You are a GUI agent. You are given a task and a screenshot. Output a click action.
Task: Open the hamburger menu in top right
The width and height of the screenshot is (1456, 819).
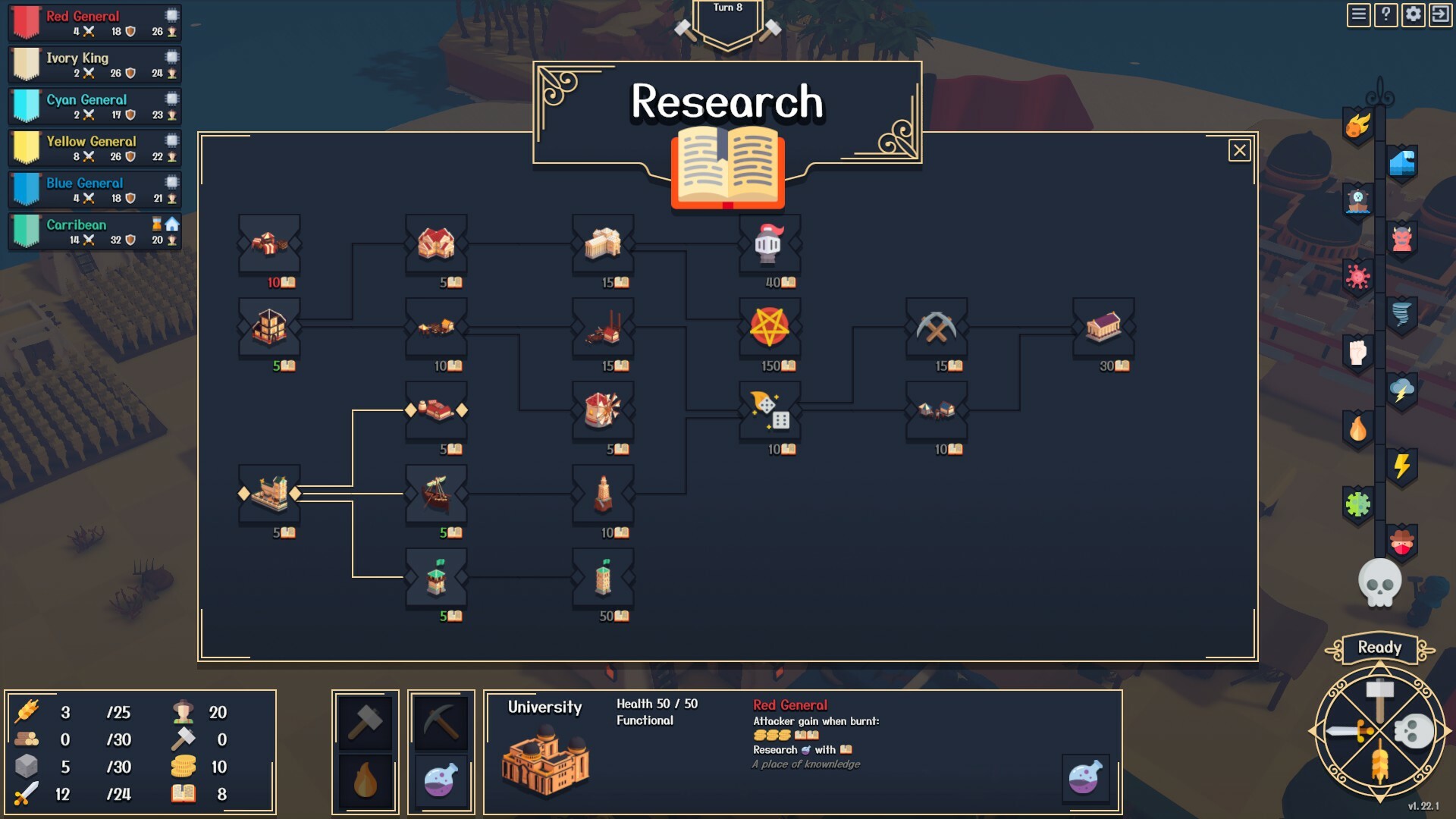[x=1357, y=13]
